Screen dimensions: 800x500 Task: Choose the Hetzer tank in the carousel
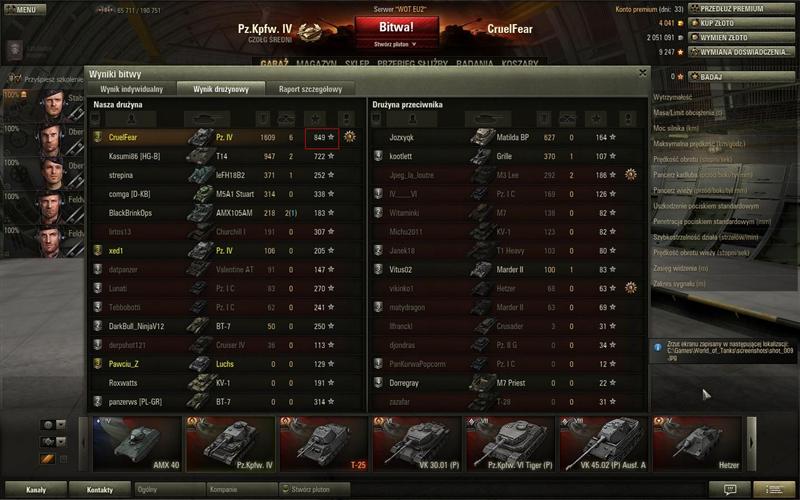coord(697,443)
